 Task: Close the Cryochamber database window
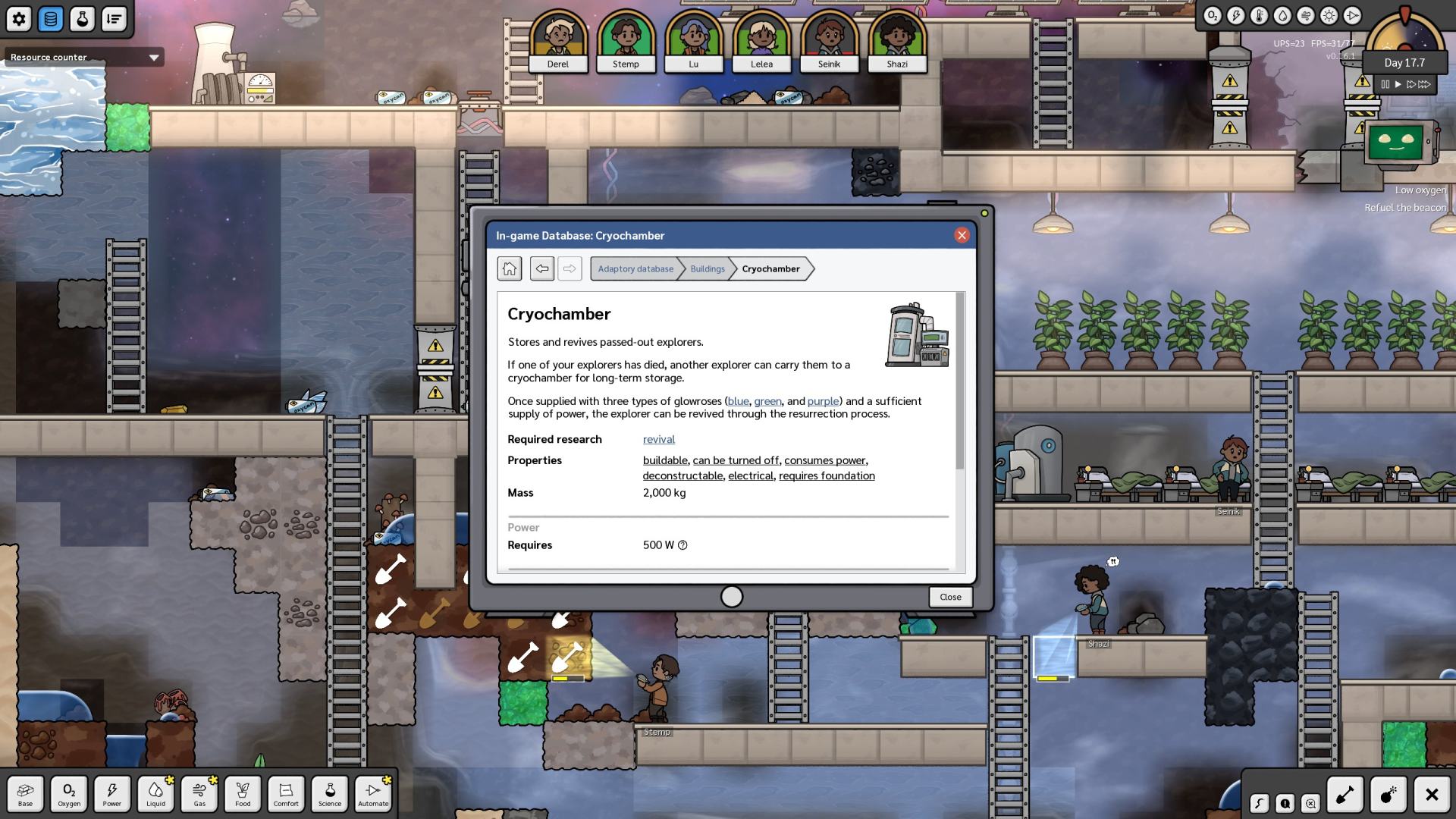962,235
